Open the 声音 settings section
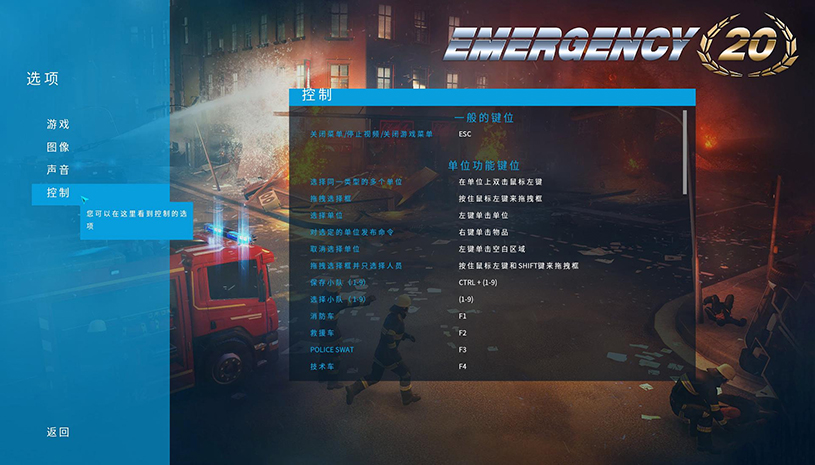Viewport: 815px width, 465px height. click(x=58, y=170)
